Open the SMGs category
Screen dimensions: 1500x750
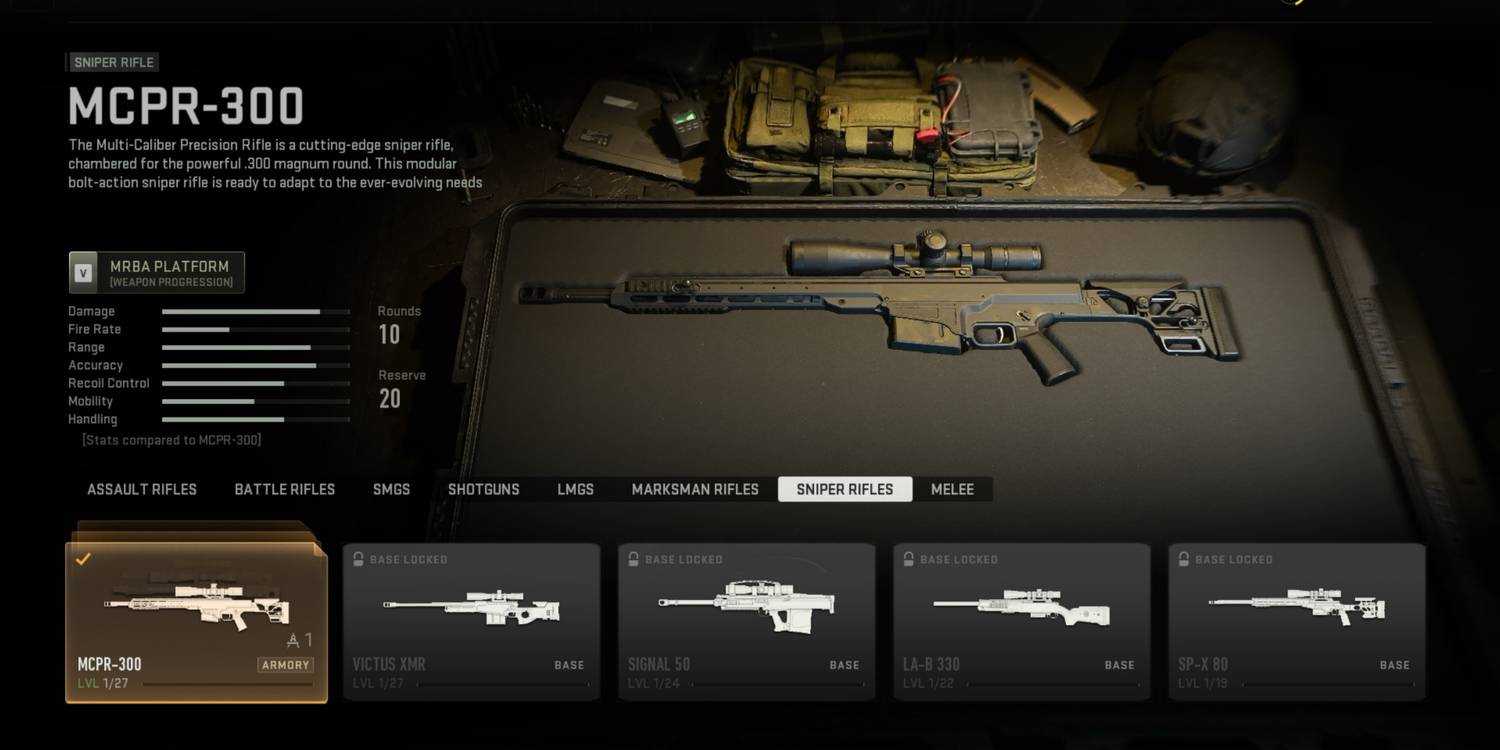tap(391, 489)
